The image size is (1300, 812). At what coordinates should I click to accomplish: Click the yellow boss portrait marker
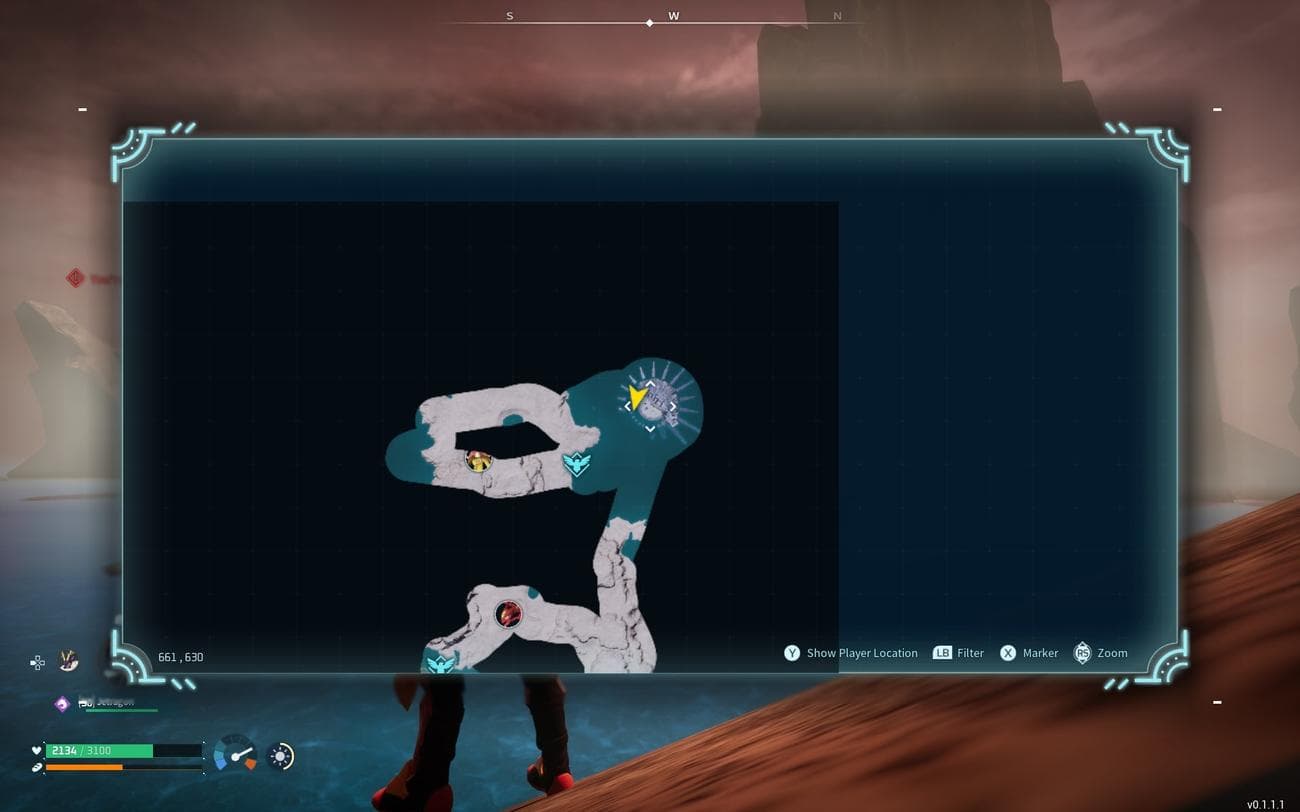pos(479,460)
